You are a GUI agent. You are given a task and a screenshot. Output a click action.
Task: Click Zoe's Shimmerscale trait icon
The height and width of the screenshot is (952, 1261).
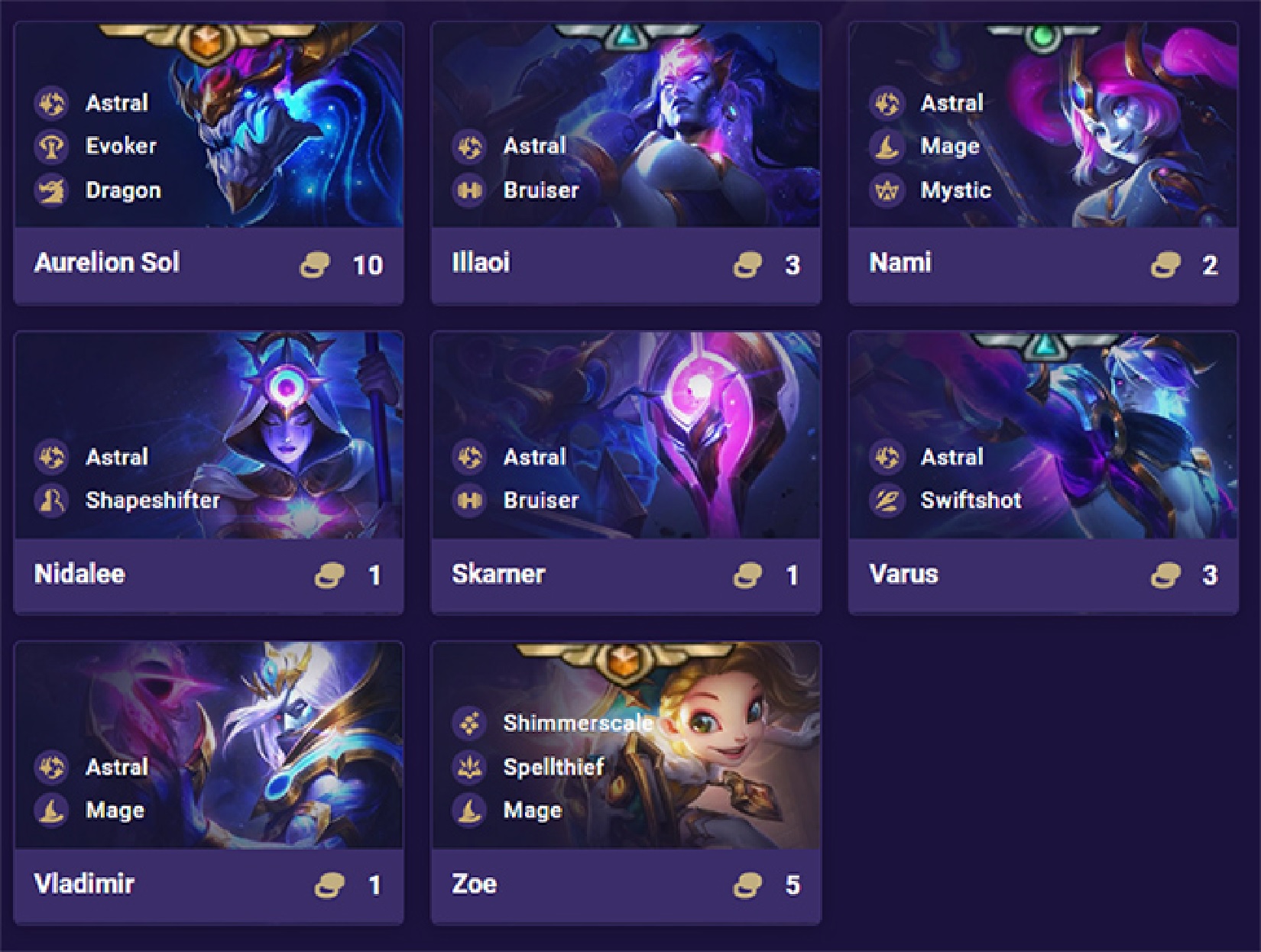coord(469,723)
